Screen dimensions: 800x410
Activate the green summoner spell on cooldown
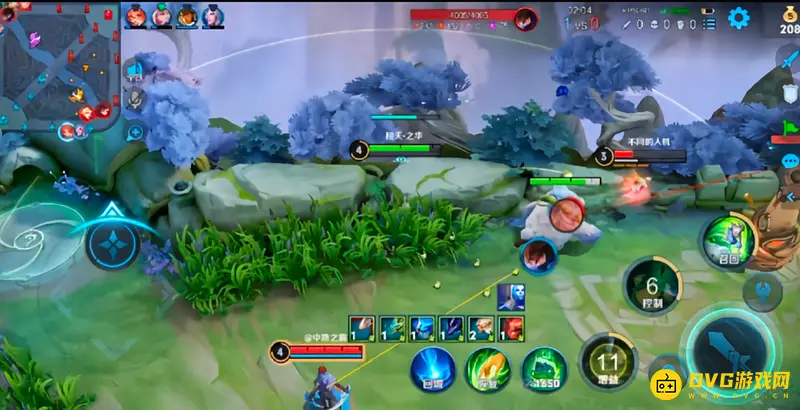coord(544,368)
